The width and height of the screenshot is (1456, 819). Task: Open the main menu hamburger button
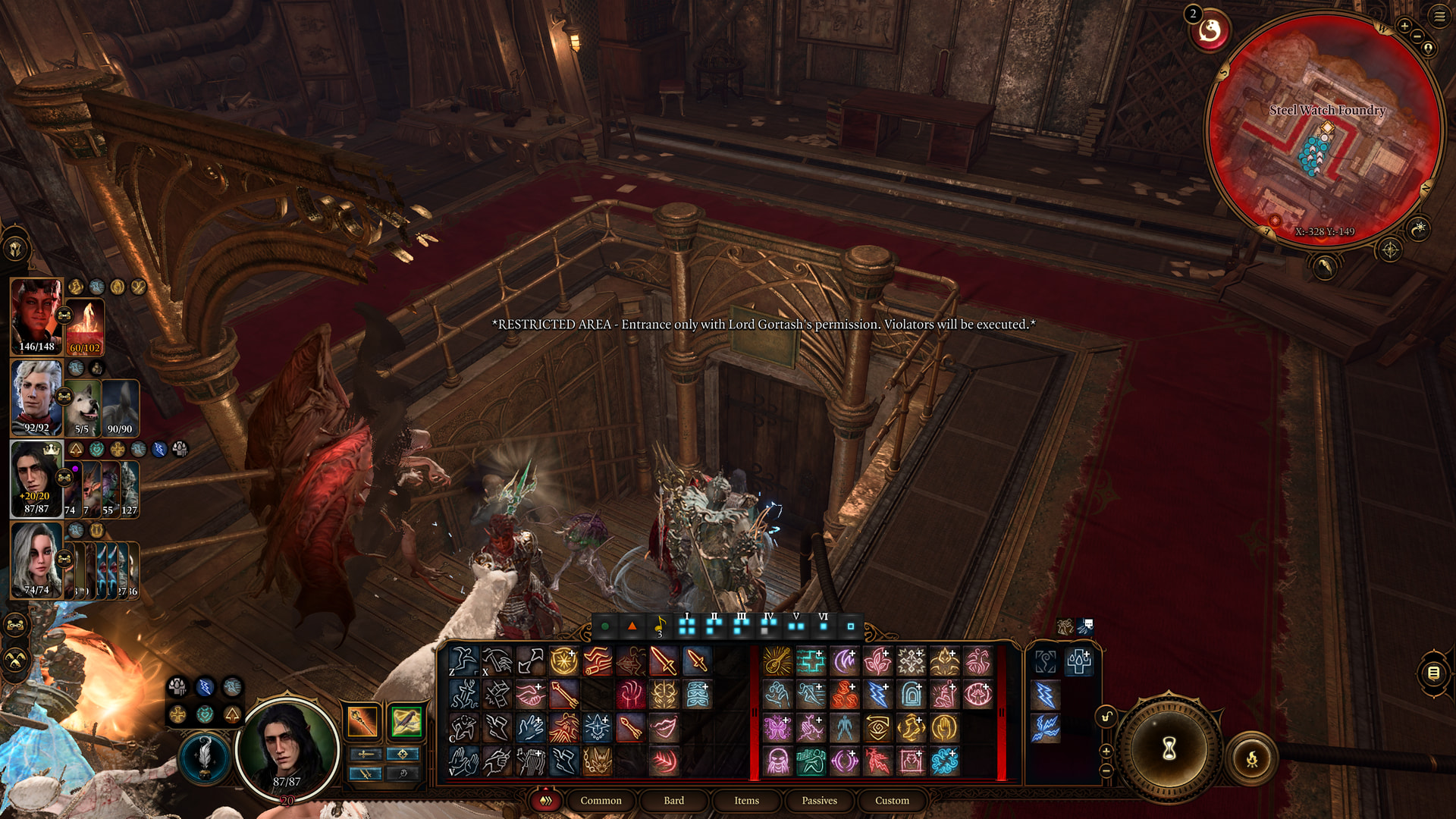coord(1439,16)
